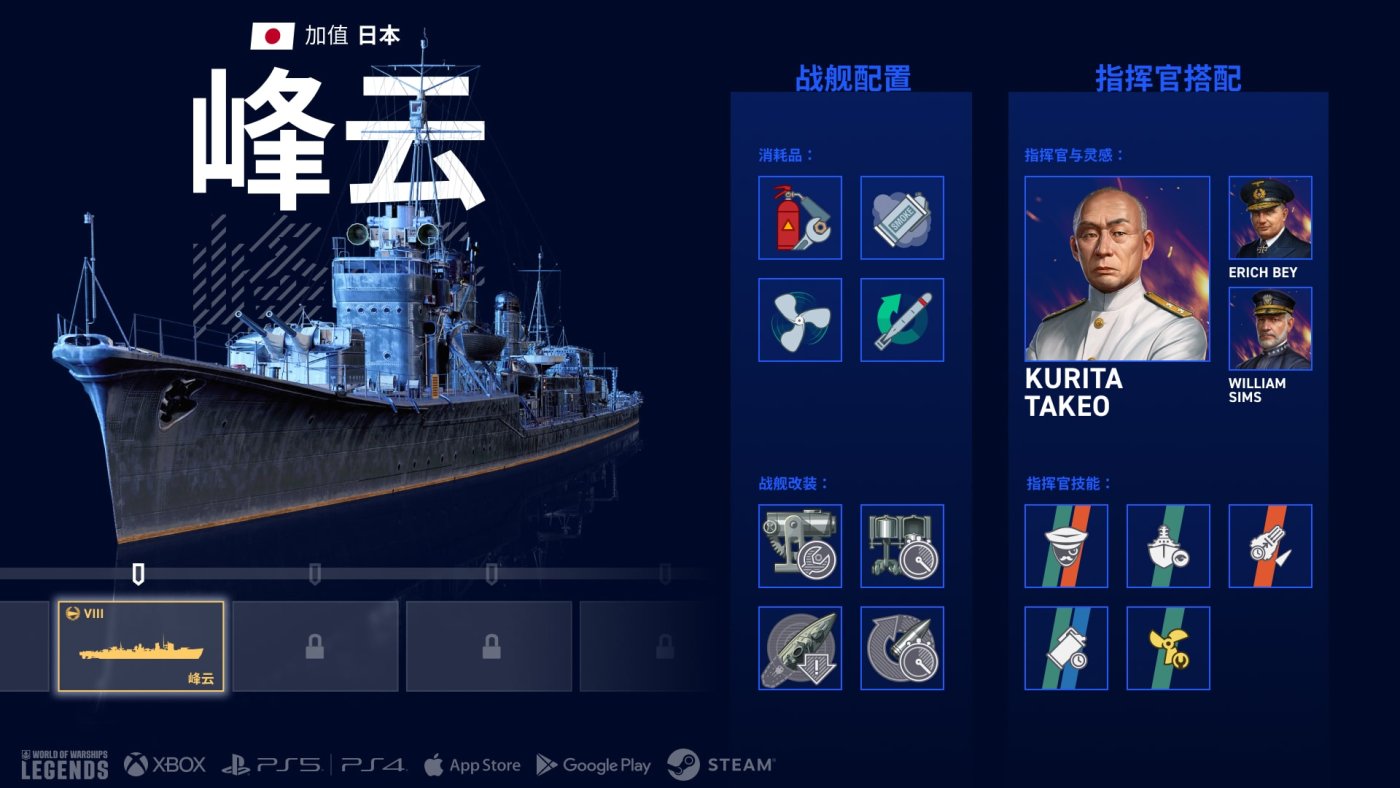Viewport: 1400px width, 788px height.
Task: Select the William Sims inspiration portrait
Action: click(1270, 329)
